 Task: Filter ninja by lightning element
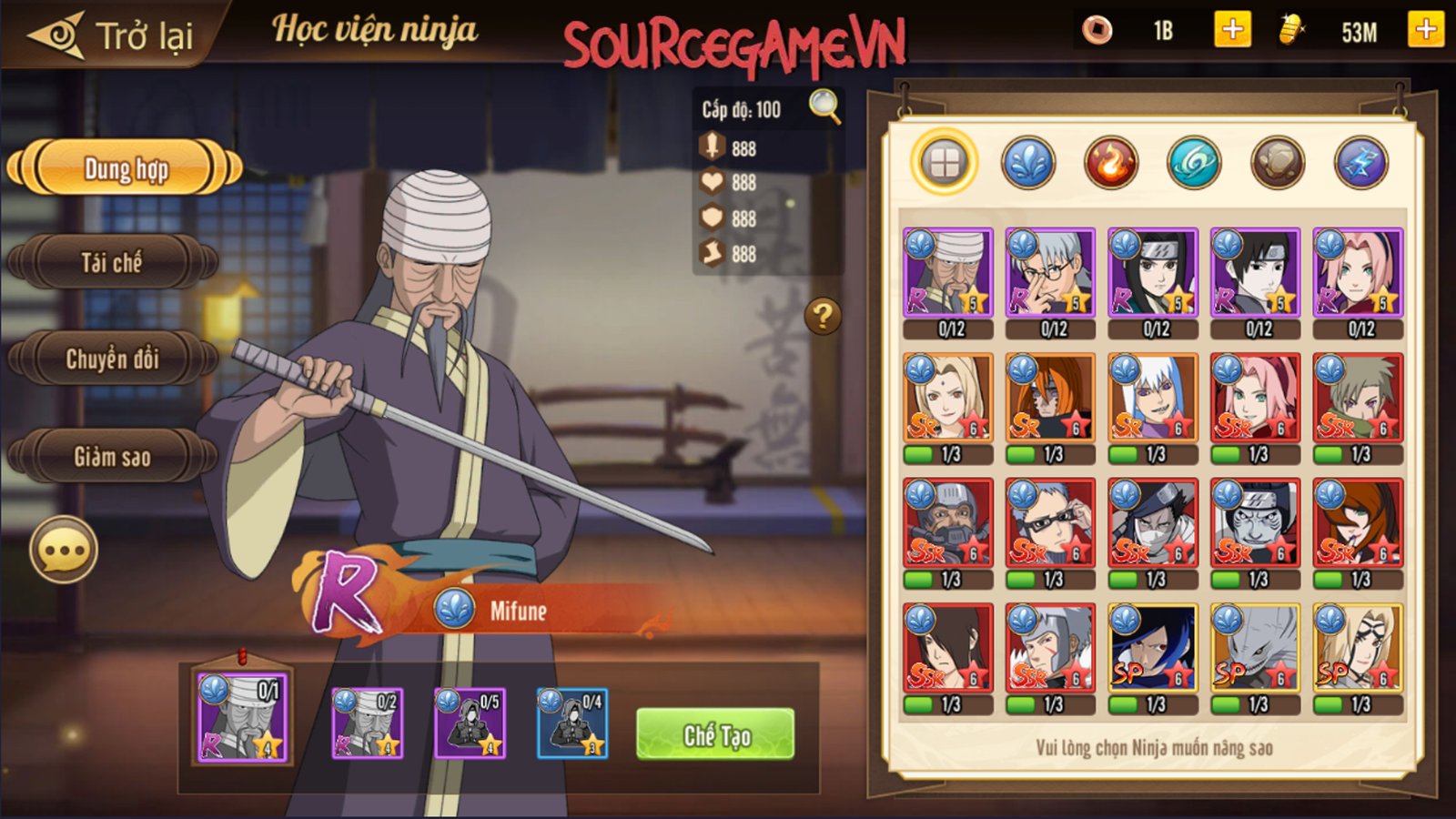coord(1360,164)
